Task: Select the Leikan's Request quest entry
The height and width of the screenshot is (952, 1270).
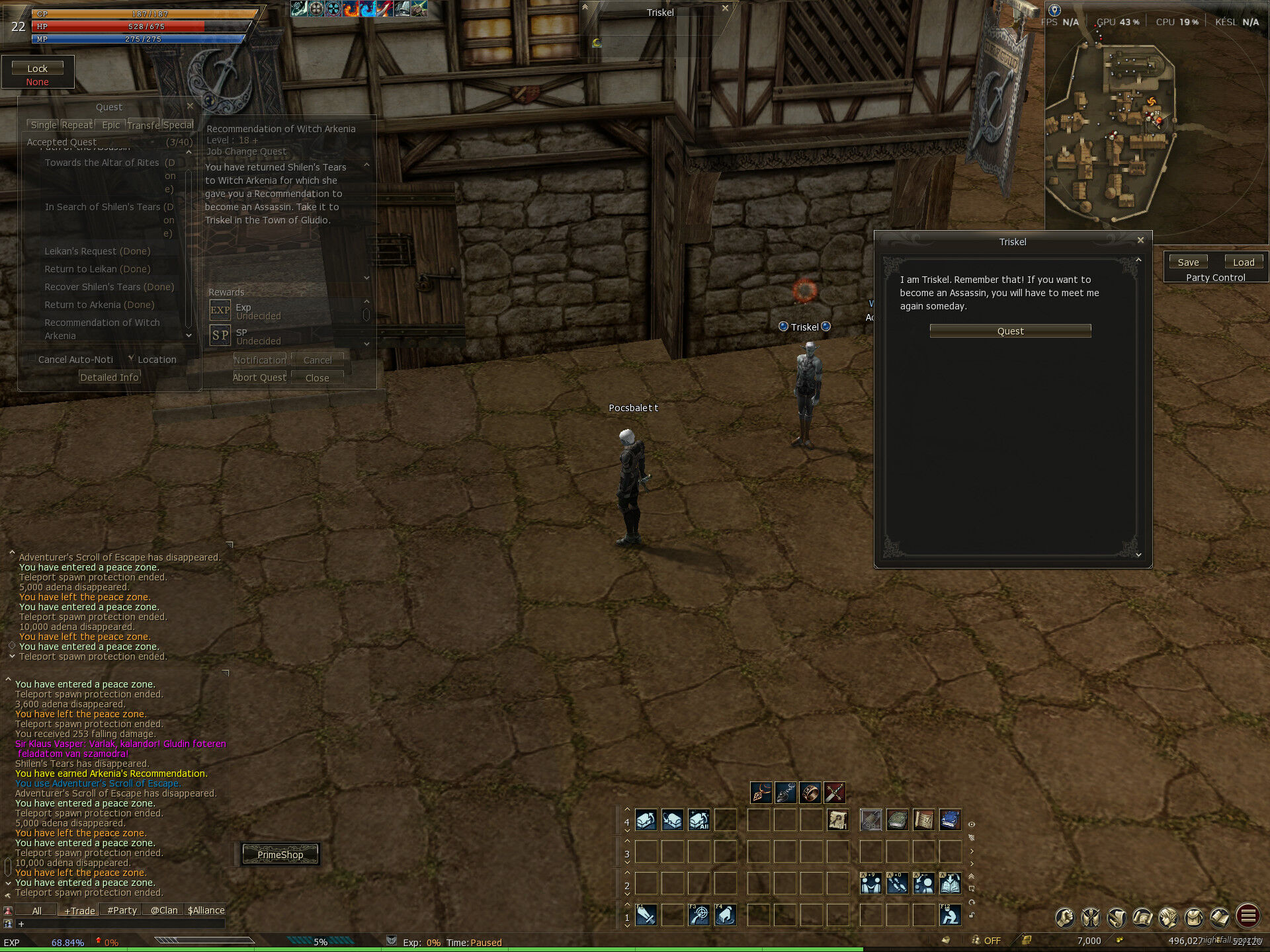Action: pyautogui.click(x=97, y=251)
